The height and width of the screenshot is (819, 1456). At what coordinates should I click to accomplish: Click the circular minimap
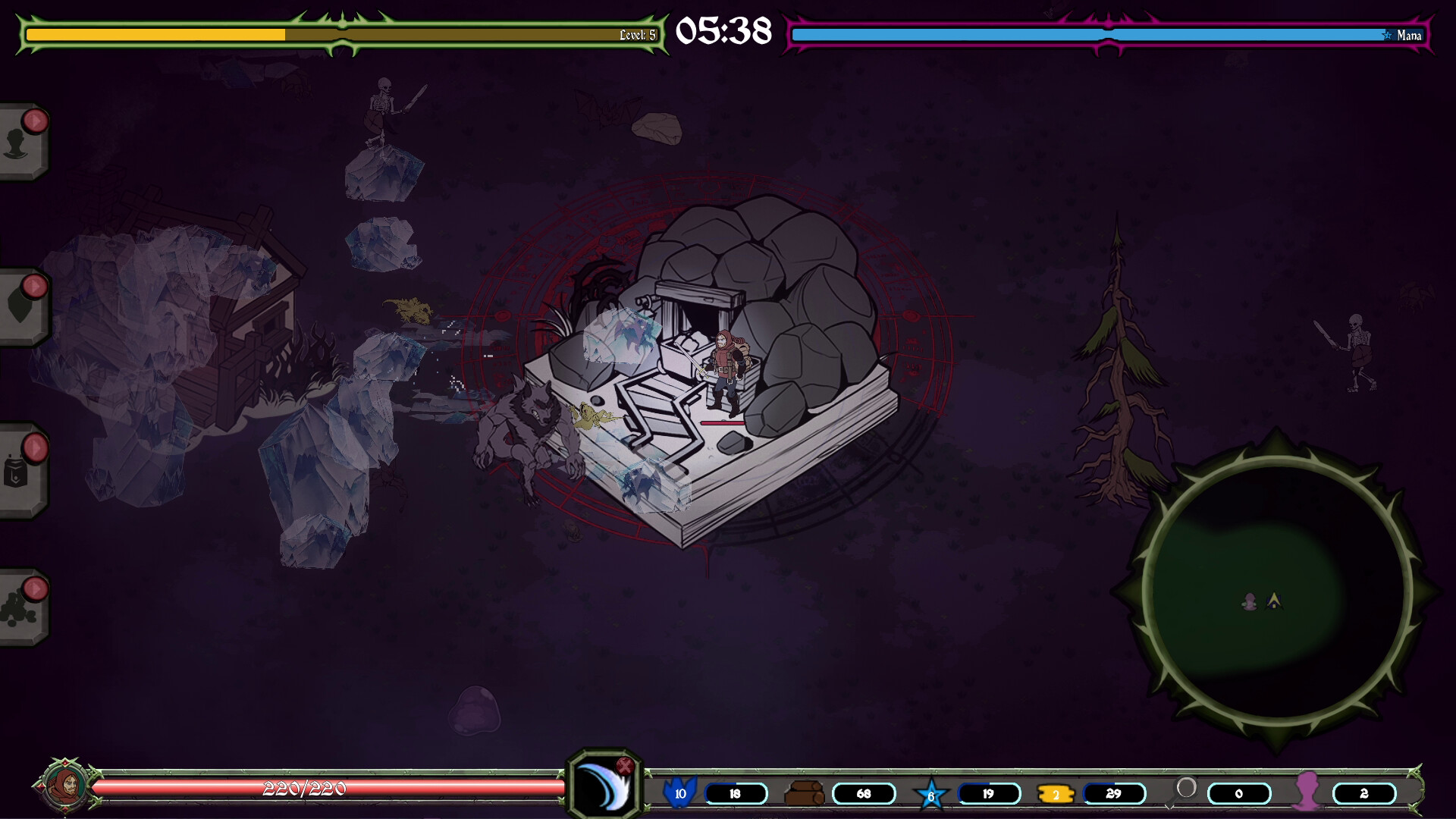coord(1276,593)
